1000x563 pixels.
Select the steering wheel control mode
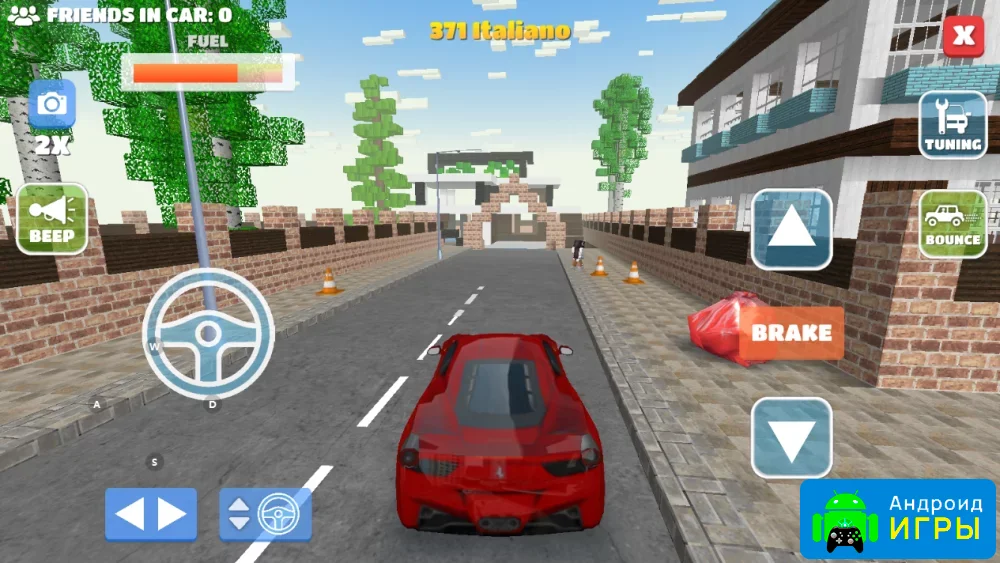(265, 514)
